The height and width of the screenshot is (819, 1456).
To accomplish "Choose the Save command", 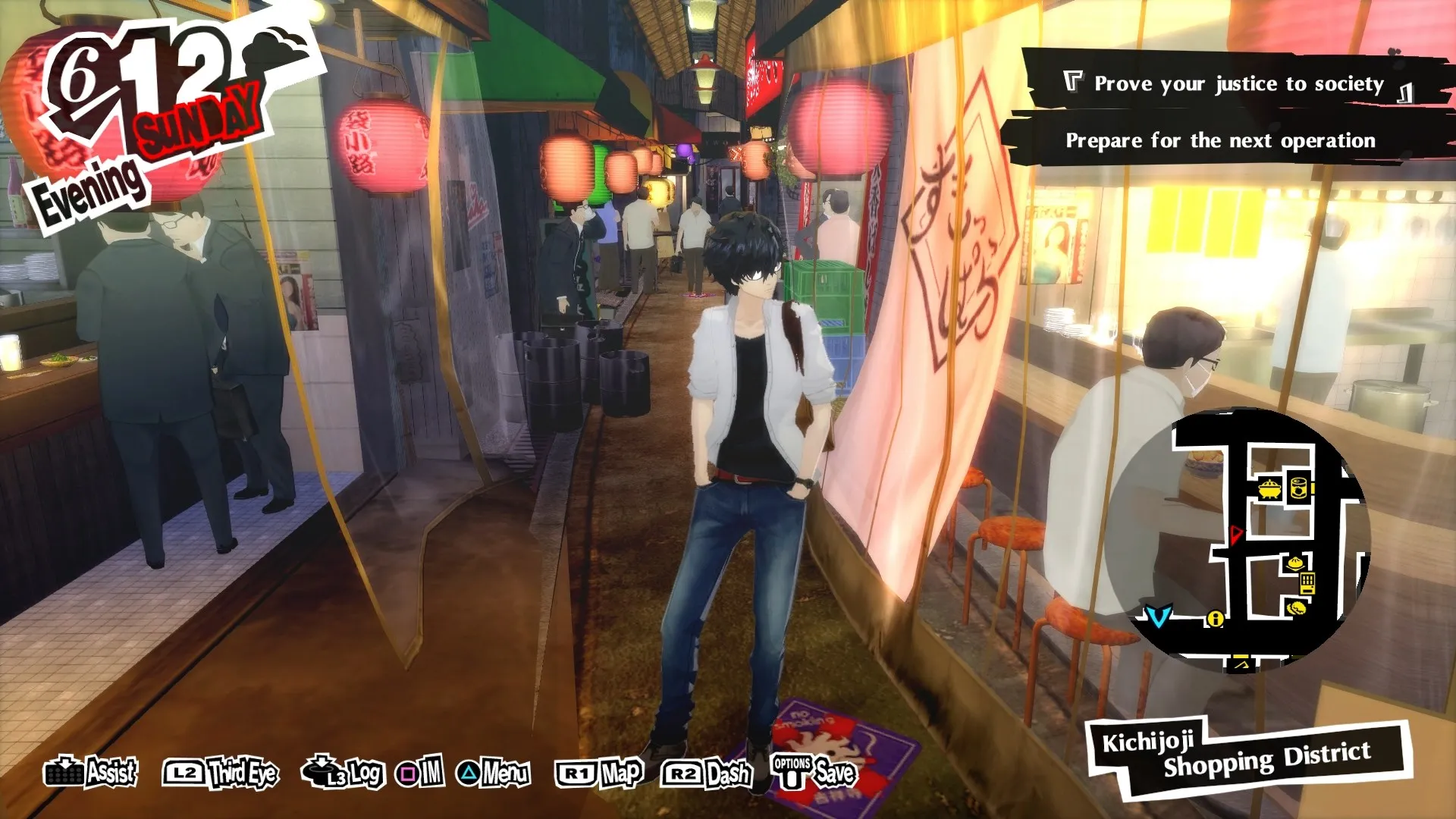I will (814, 773).
